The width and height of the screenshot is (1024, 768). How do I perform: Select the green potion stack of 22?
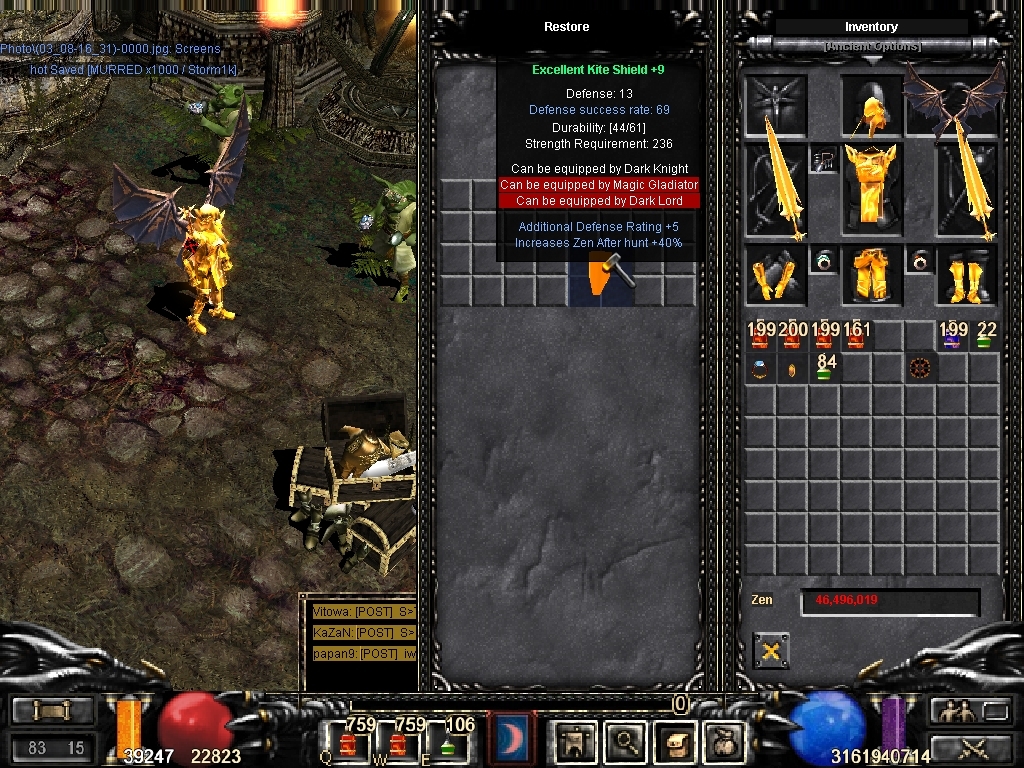(985, 337)
